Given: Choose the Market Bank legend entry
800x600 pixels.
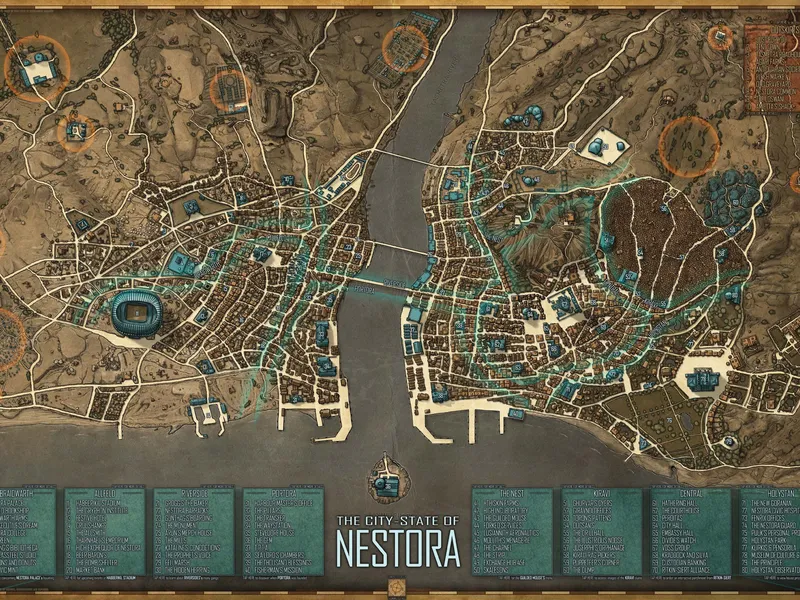Looking at the screenshot, I should [x=91, y=570].
